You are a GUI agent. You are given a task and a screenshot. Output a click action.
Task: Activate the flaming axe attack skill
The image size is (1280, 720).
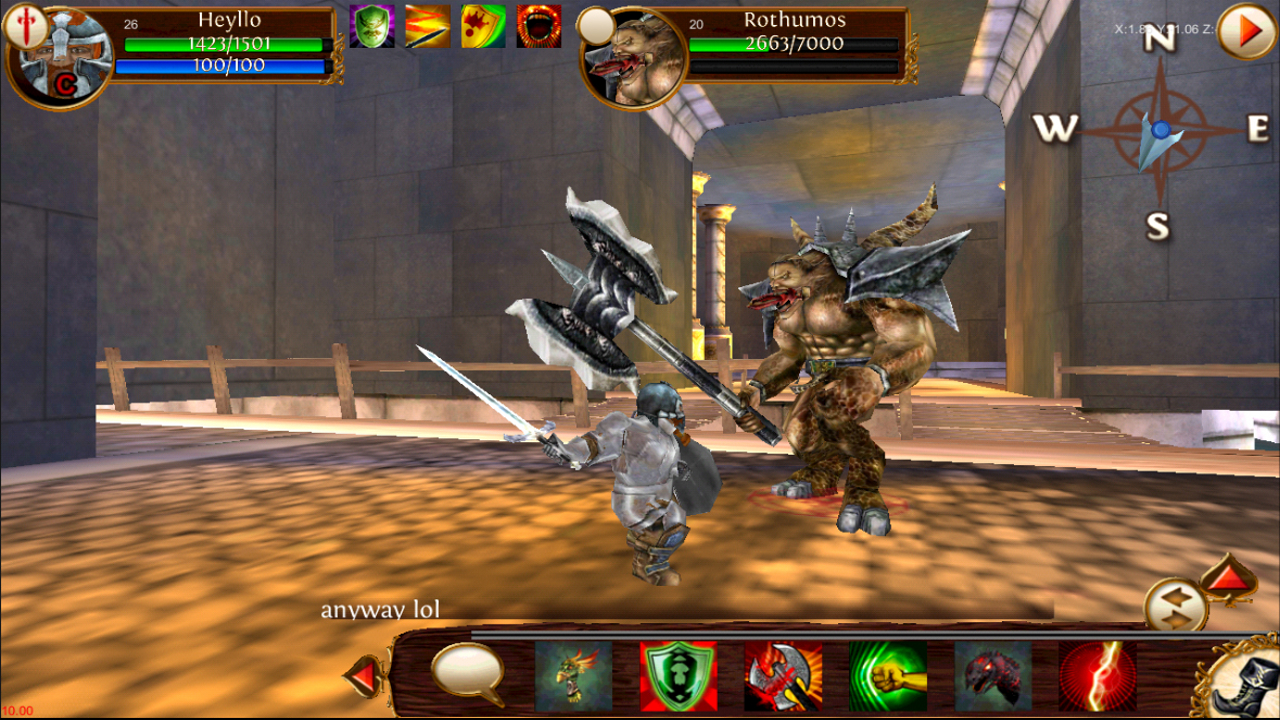pyautogui.click(x=782, y=678)
